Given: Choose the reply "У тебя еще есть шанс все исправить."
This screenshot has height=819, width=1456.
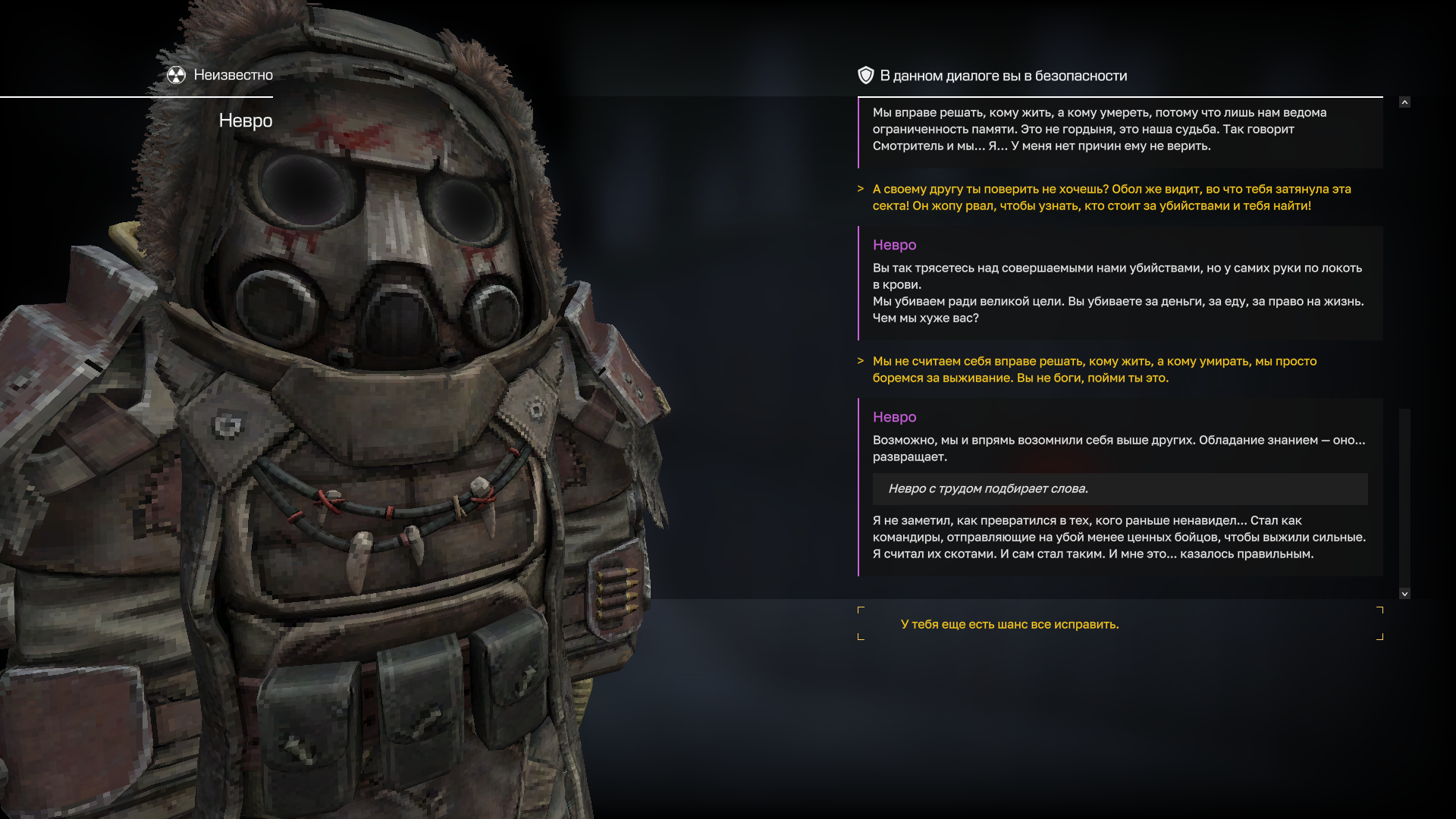Looking at the screenshot, I should click(1009, 624).
